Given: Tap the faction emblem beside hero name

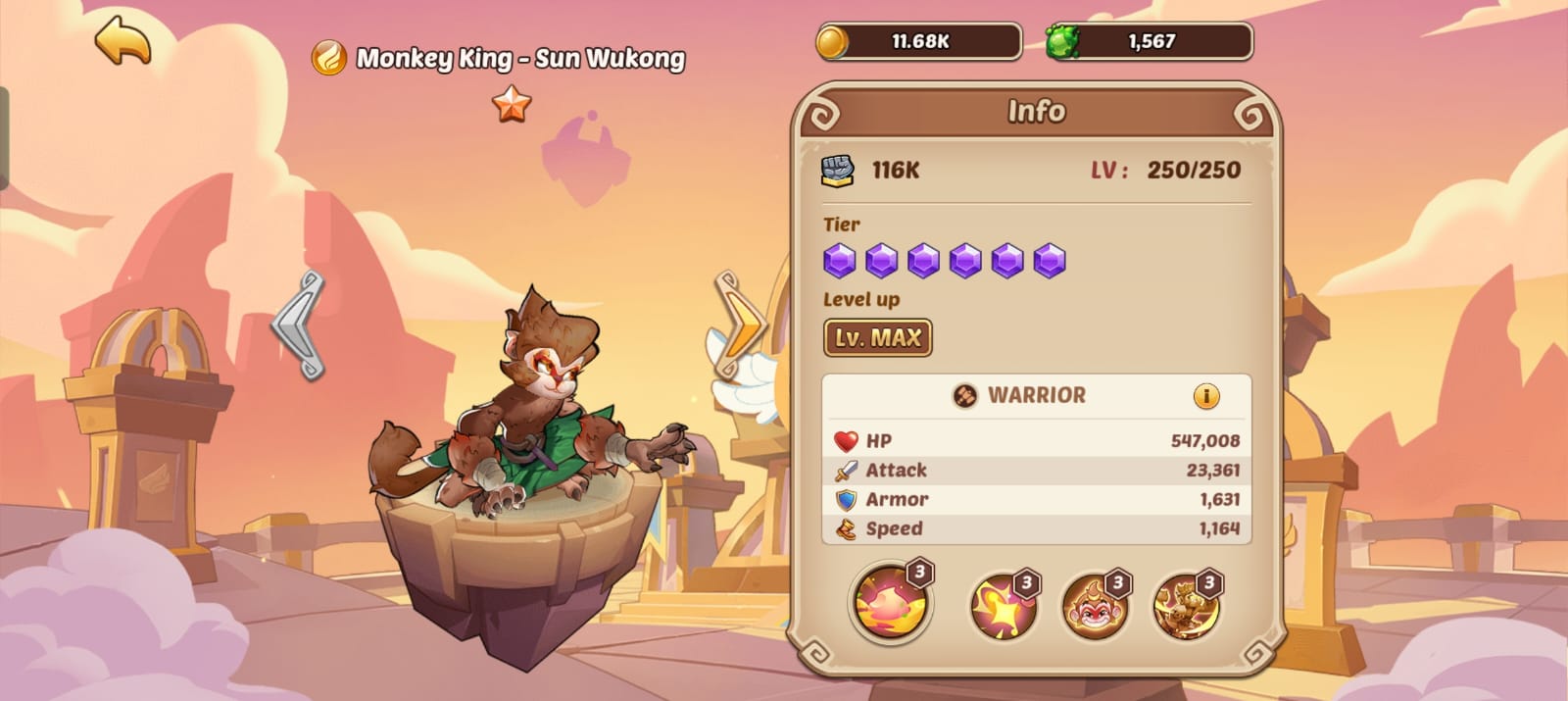Looking at the screenshot, I should point(329,59).
